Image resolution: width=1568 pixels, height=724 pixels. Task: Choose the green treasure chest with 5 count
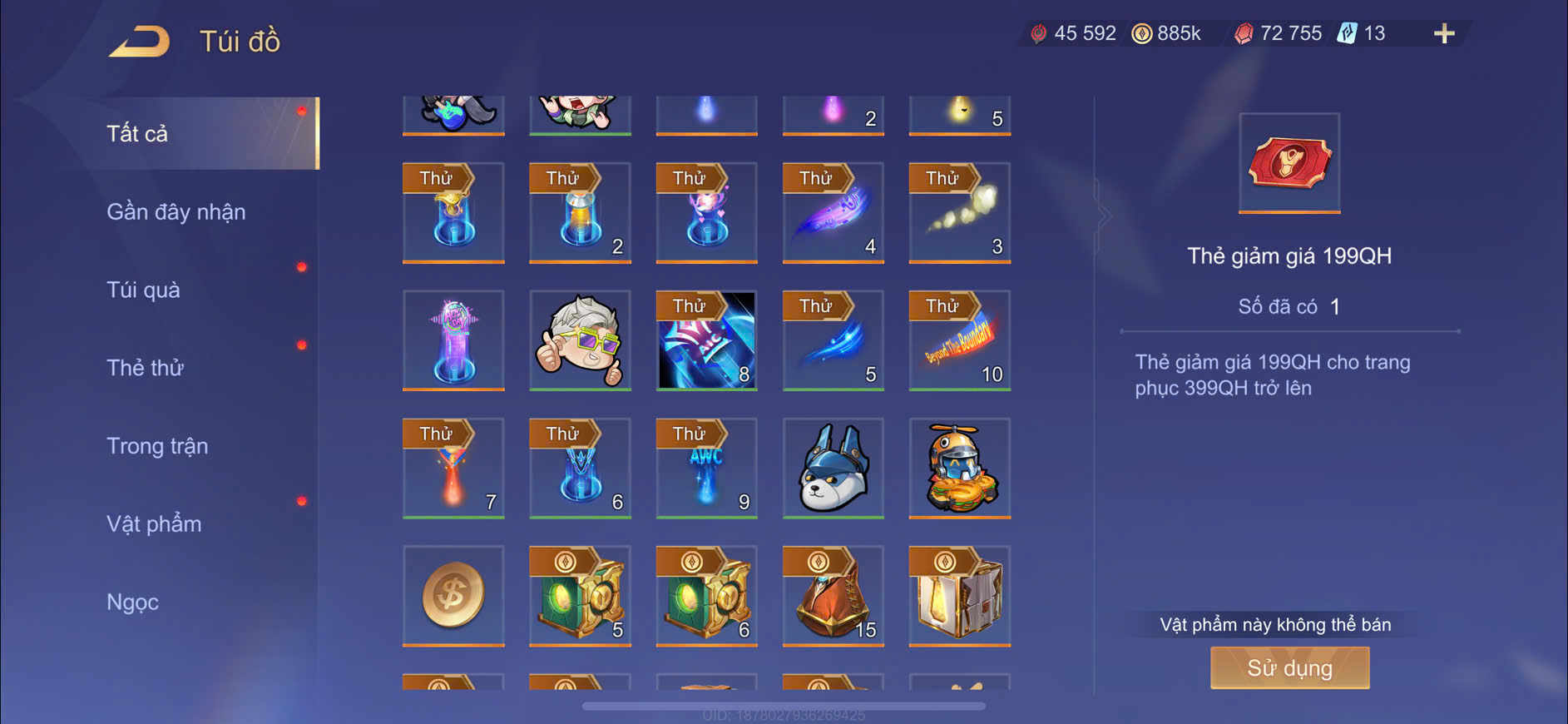tap(580, 596)
